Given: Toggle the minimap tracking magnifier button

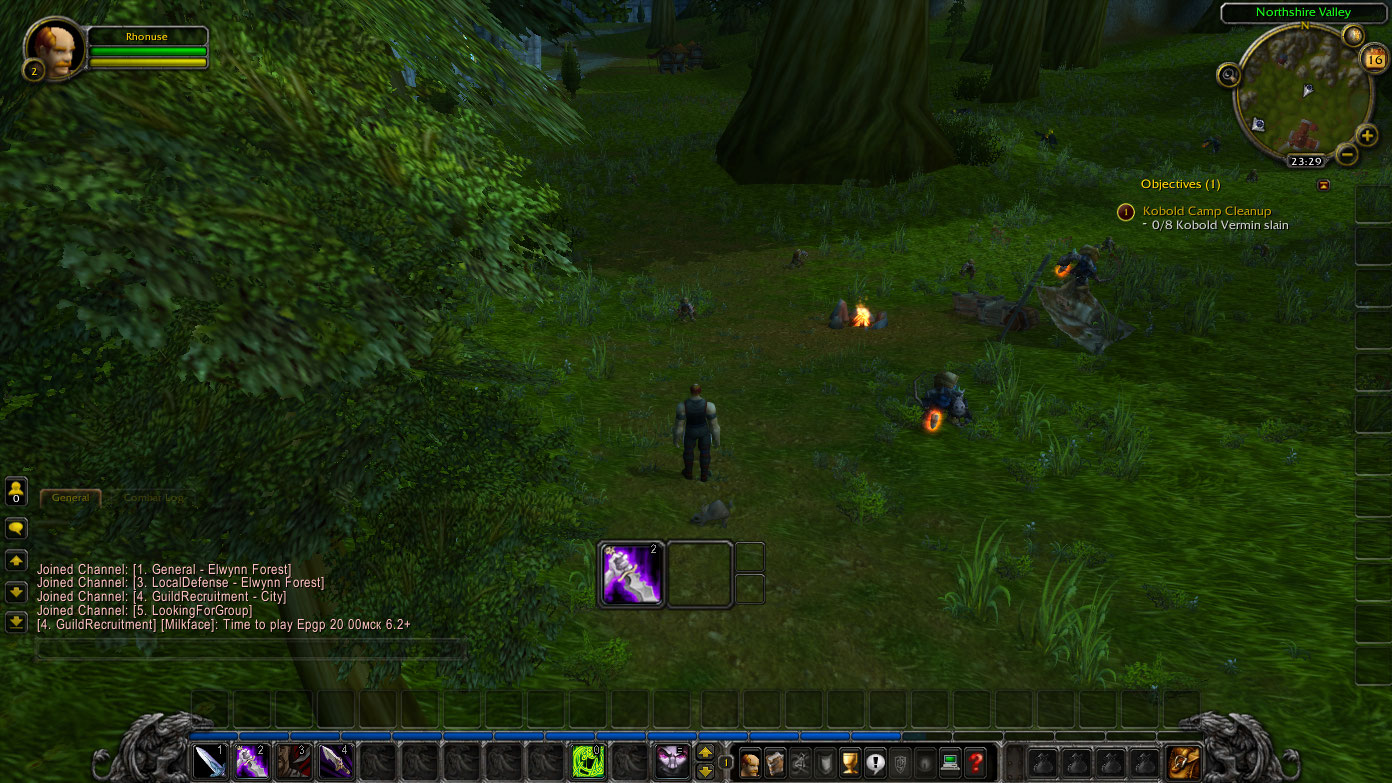Looking at the screenshot, I should (x=1229, y=75).
